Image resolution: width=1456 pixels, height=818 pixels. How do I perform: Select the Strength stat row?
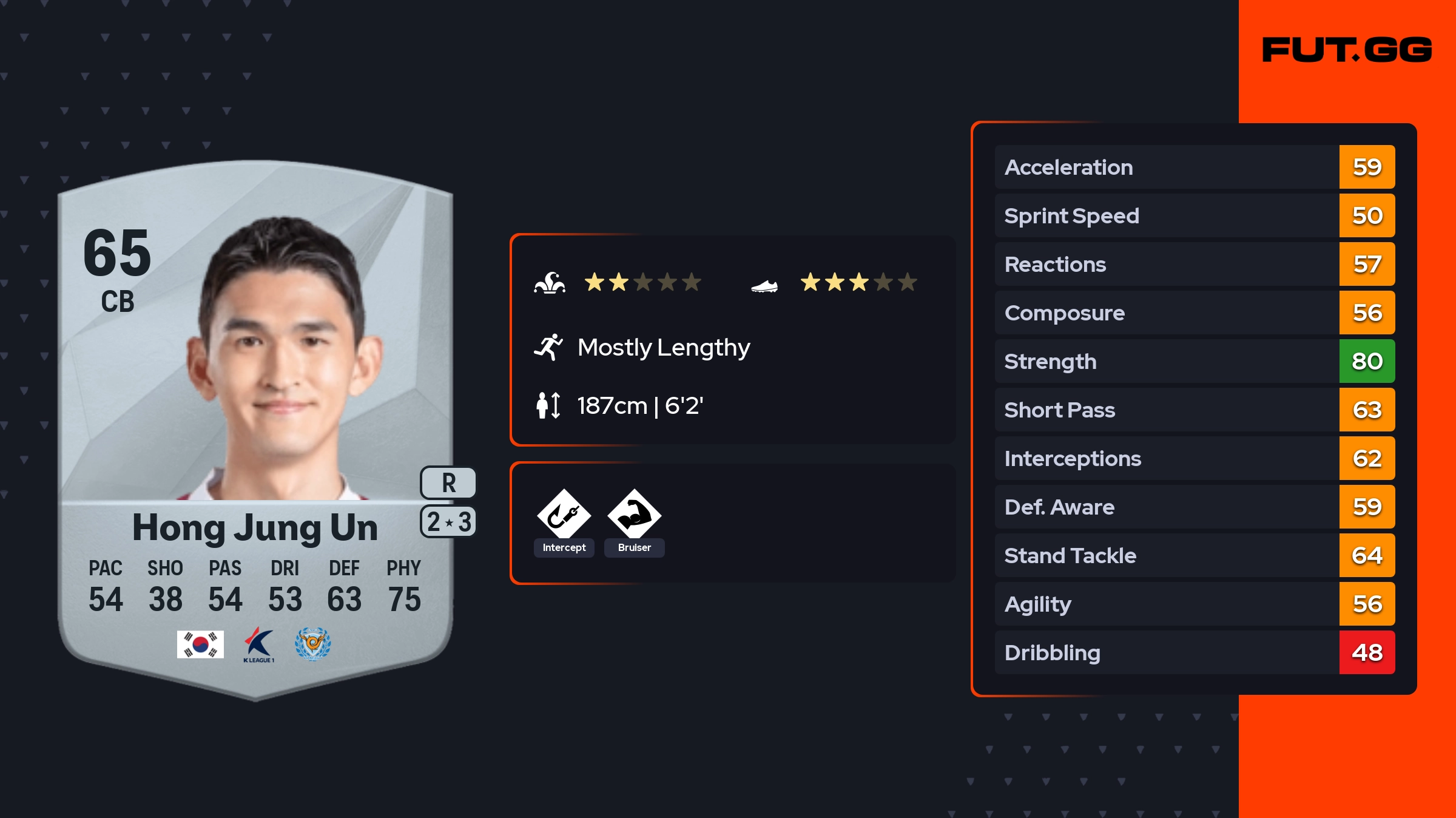point(1194,362)
